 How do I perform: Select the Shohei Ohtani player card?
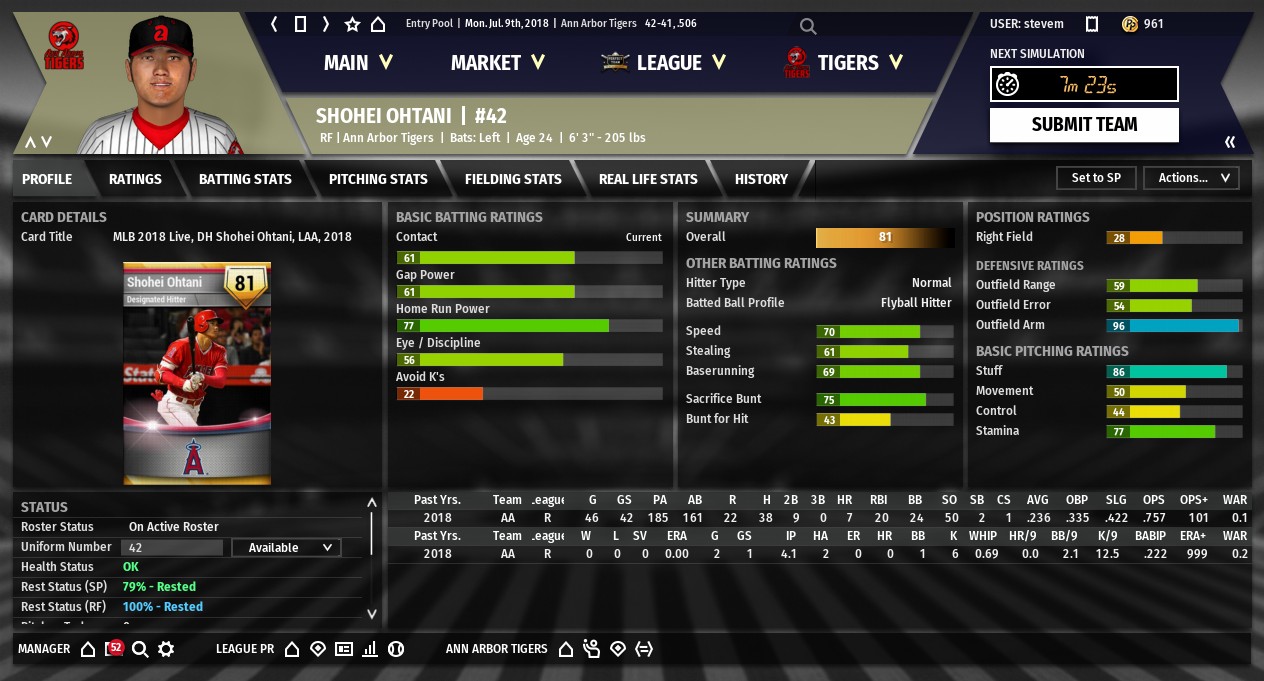click(x=197, y=373)
